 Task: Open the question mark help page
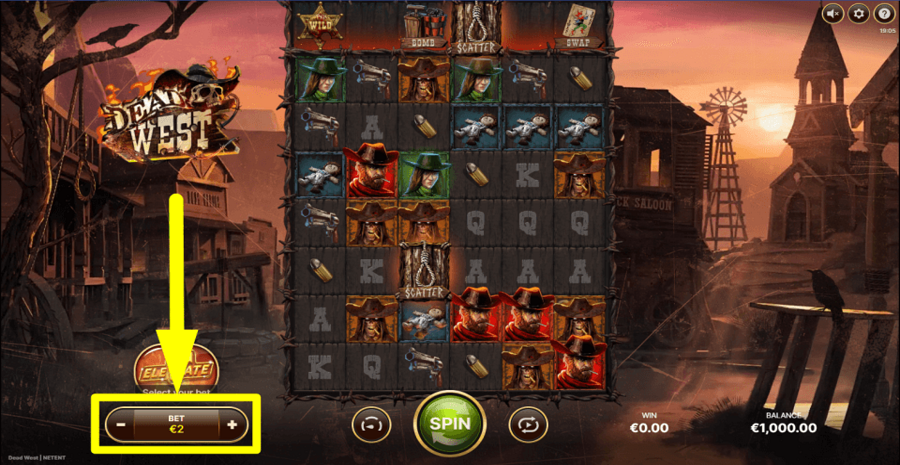tap(883, 14)
